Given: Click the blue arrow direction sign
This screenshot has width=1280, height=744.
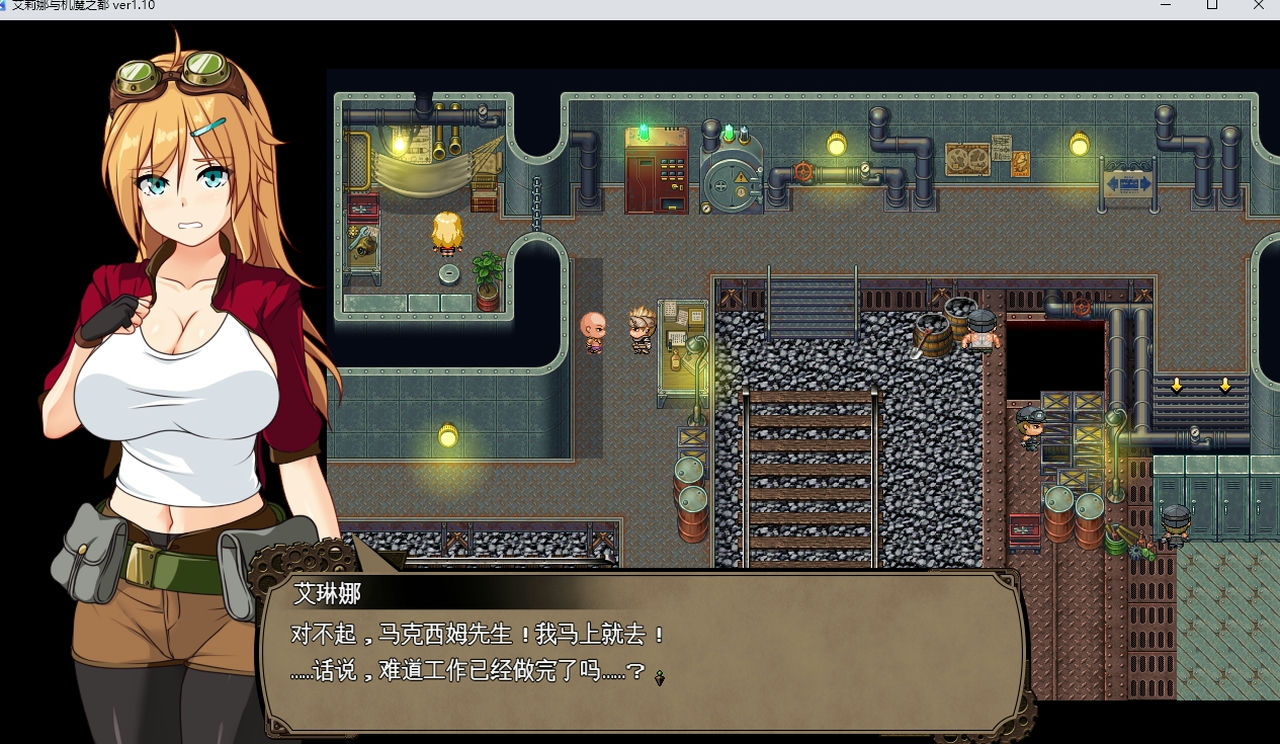Looking at the screenshot, I should 1130,184.
